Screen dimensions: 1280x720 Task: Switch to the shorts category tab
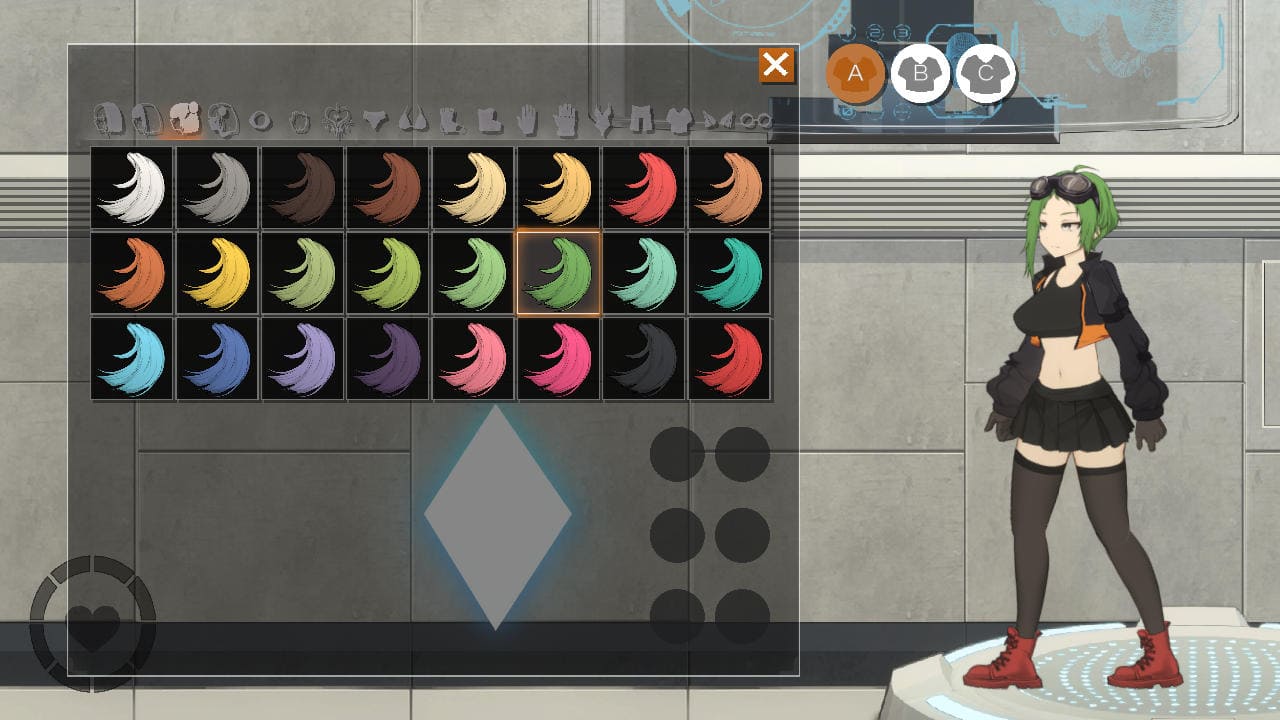641,121
